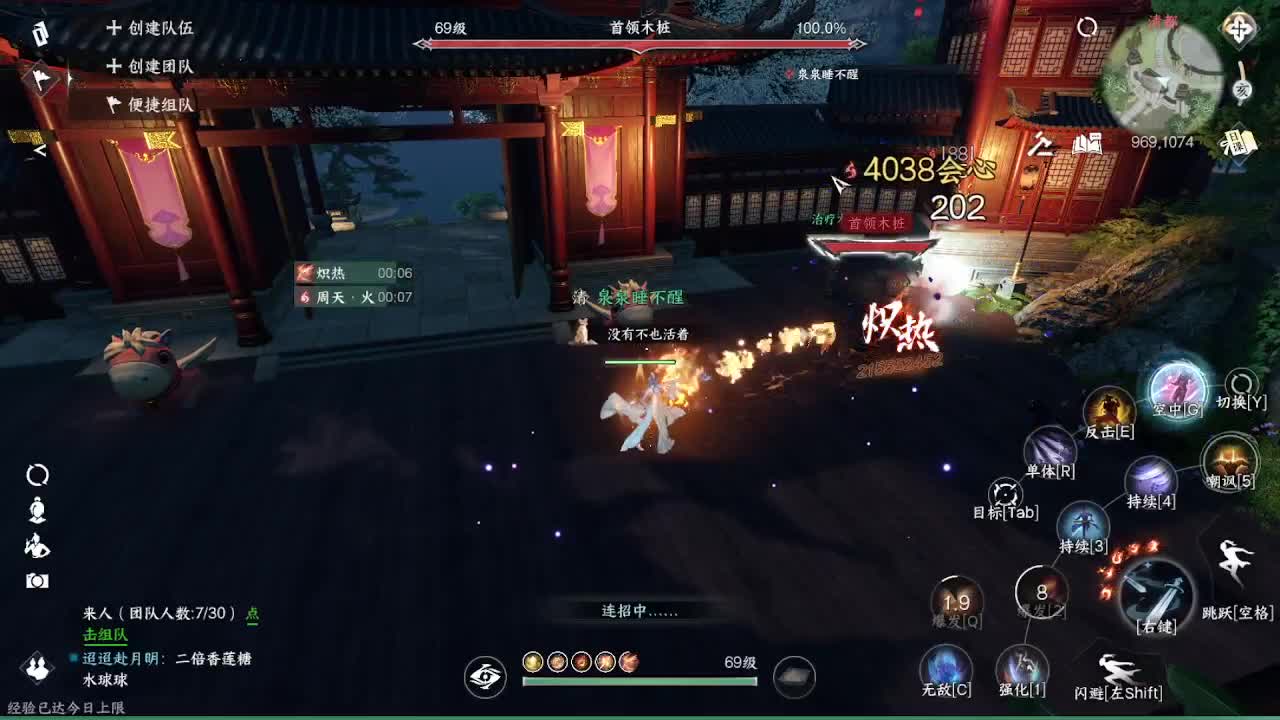Use the 朝讽[5] skill icon

(1229, 464)
